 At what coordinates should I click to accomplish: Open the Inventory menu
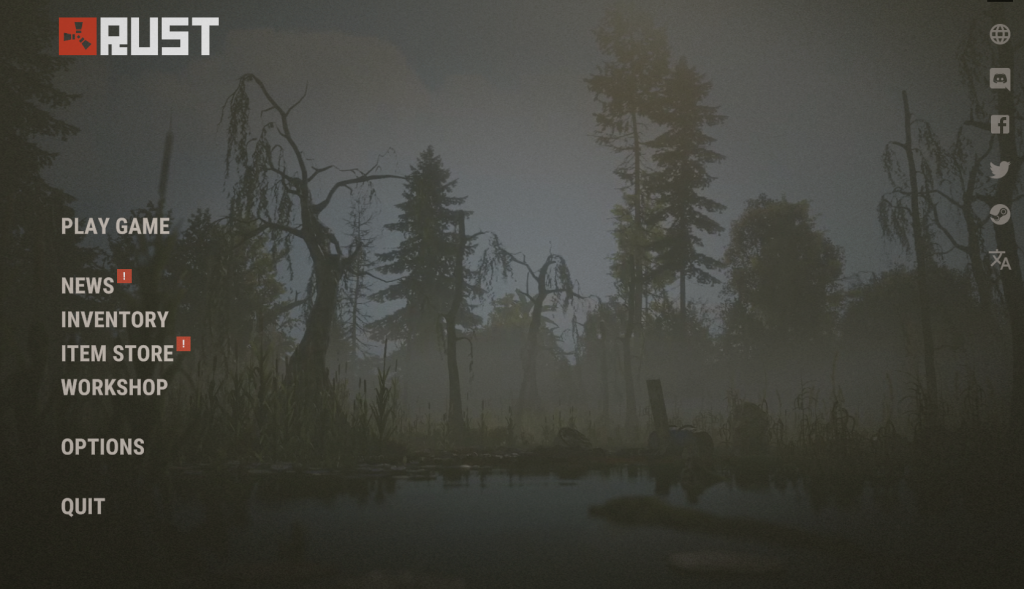click(114, 320)
